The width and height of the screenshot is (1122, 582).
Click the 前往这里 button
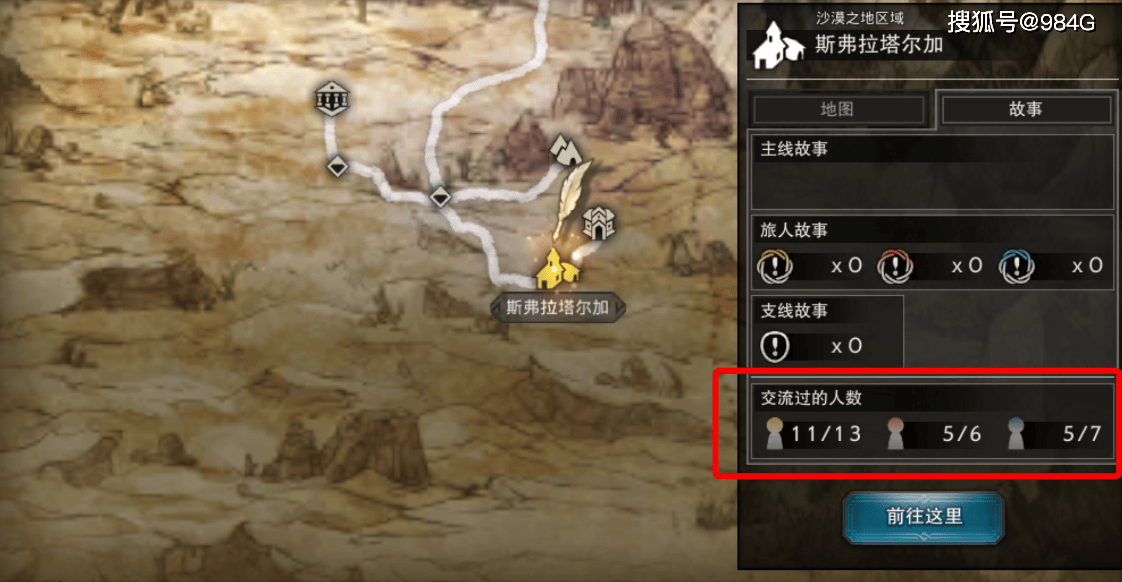click(923, 517)
